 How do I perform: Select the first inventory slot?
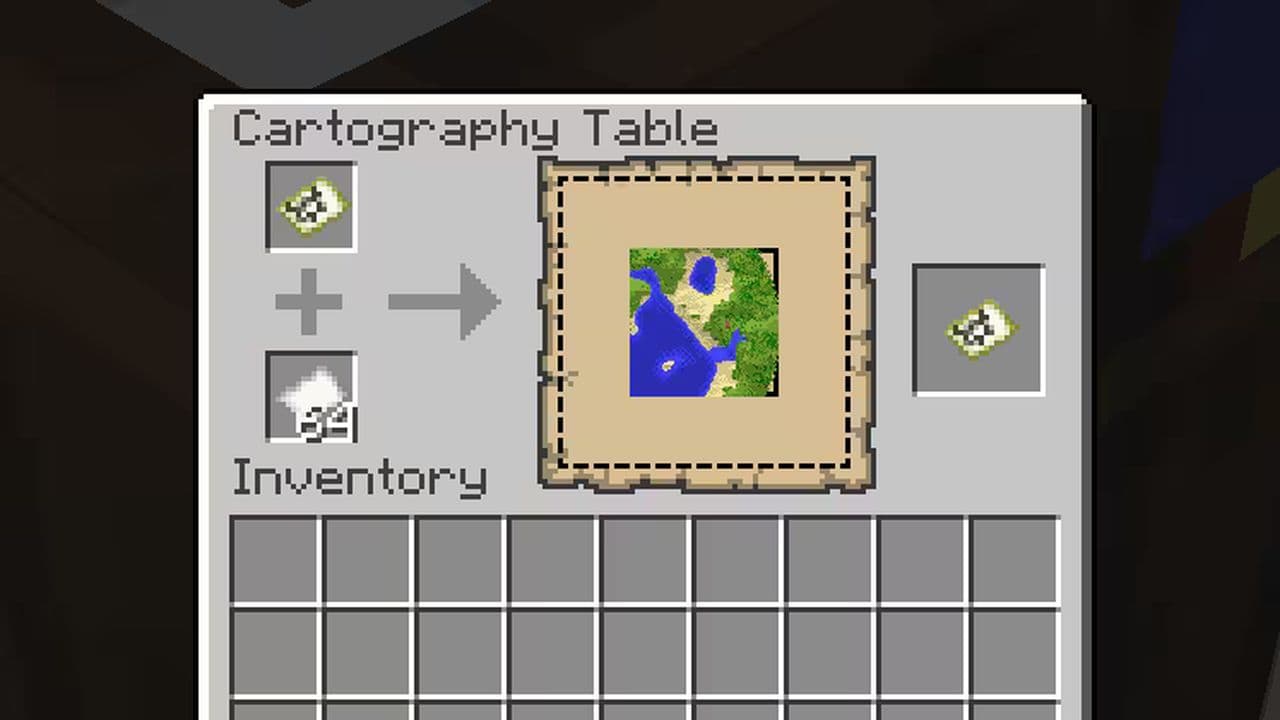coord(276,560)
